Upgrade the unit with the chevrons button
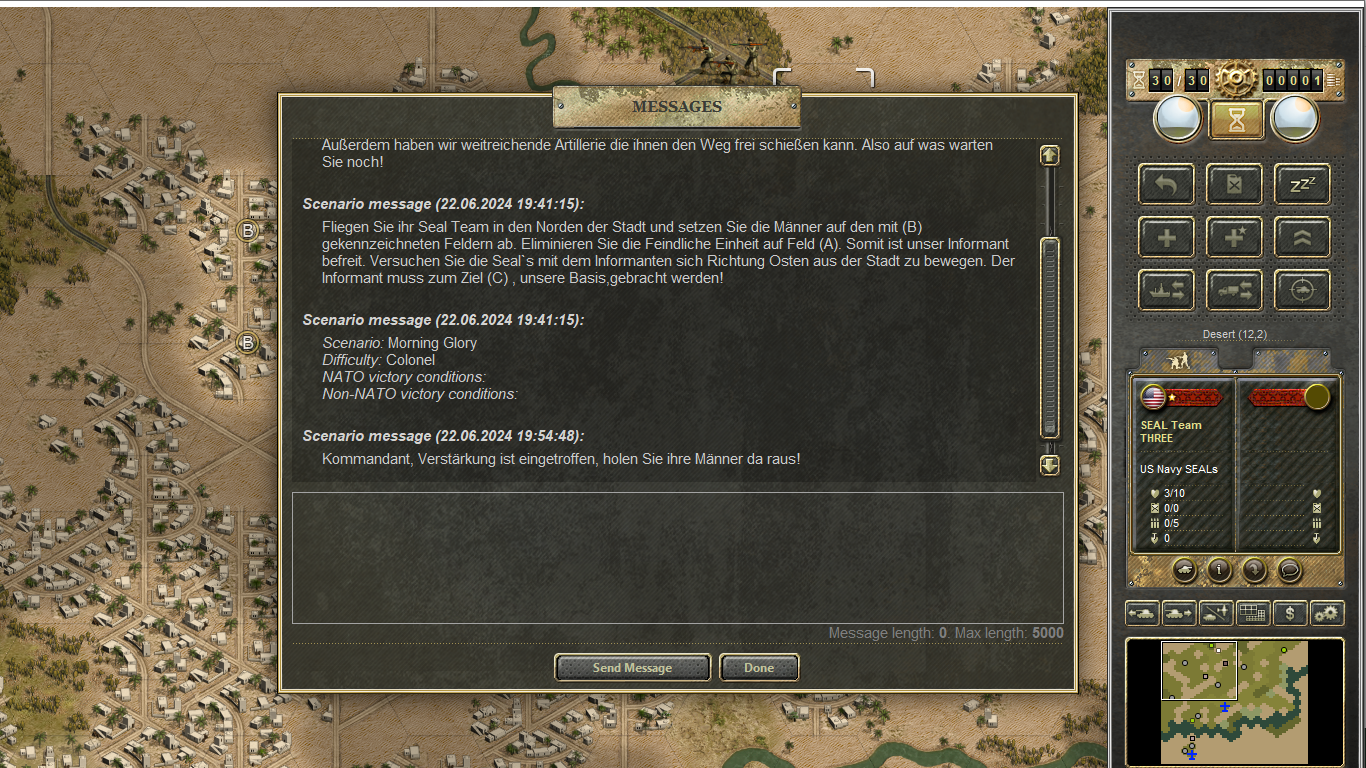Image resolution: width=1366 pixels, height=768 pixels. click(x=1301, y=238)
